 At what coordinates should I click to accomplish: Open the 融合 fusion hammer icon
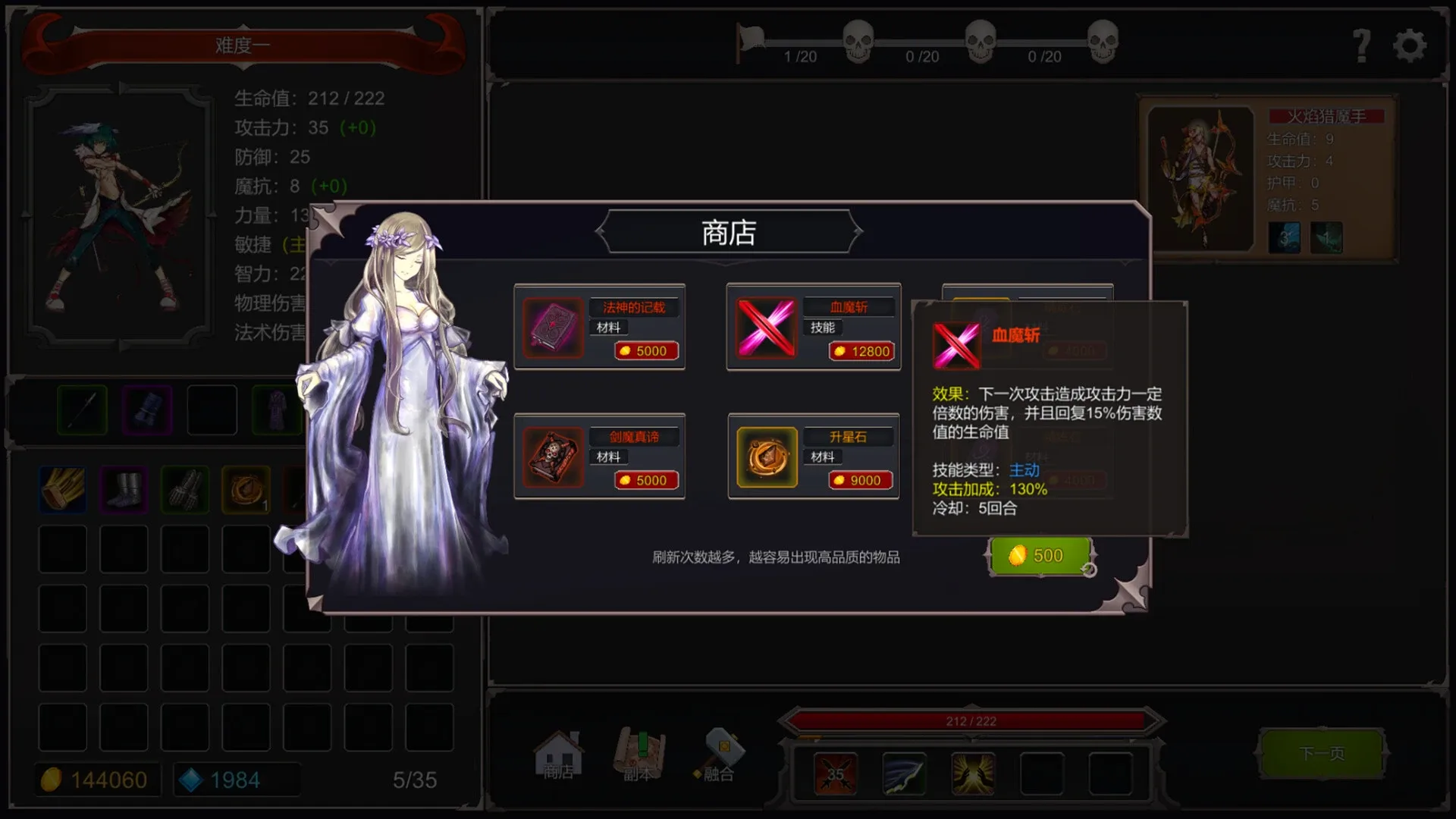pyautogui.click(x=720, y=755)
